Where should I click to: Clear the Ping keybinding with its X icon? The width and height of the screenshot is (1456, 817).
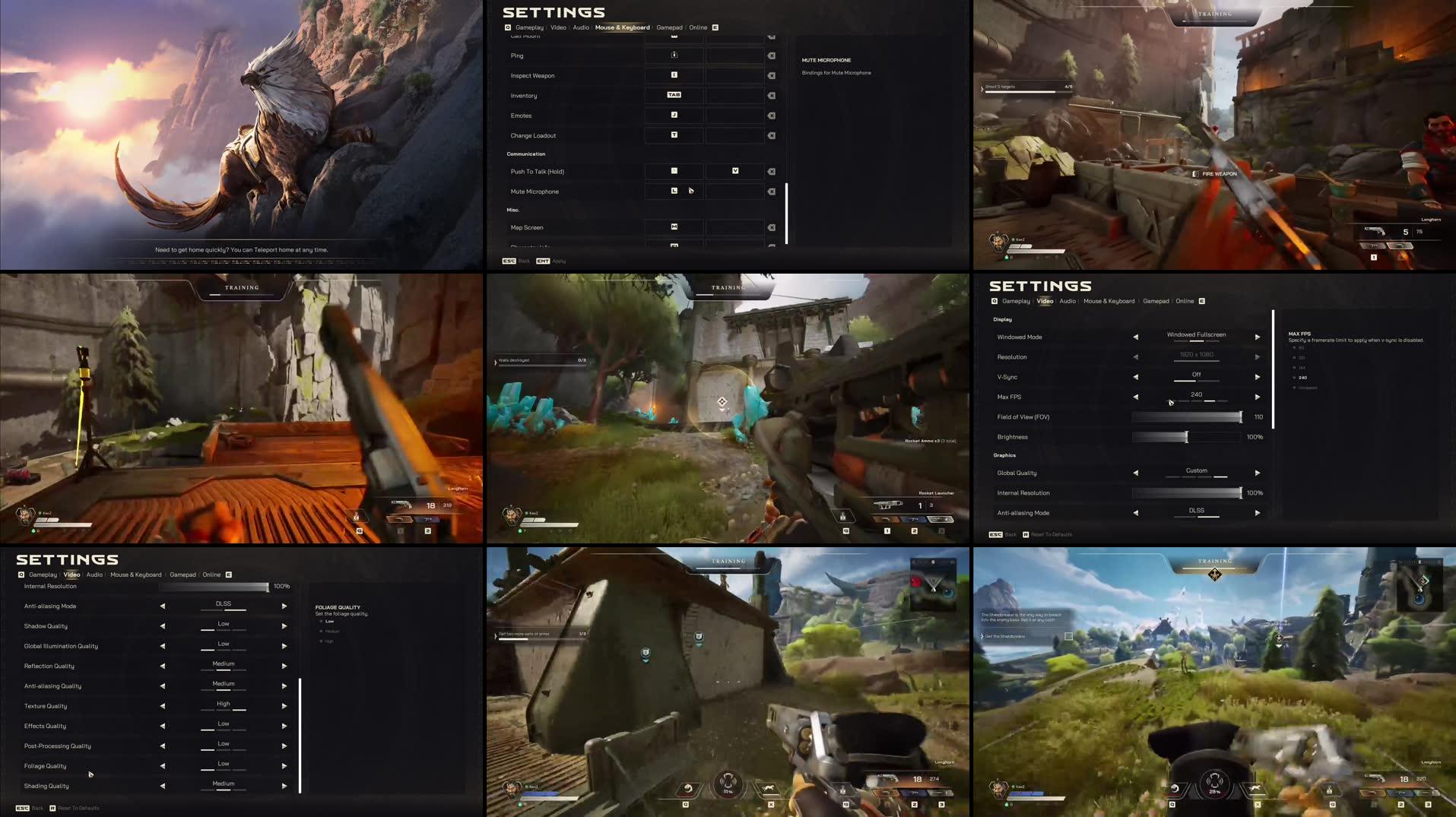[x=772, y=55]
